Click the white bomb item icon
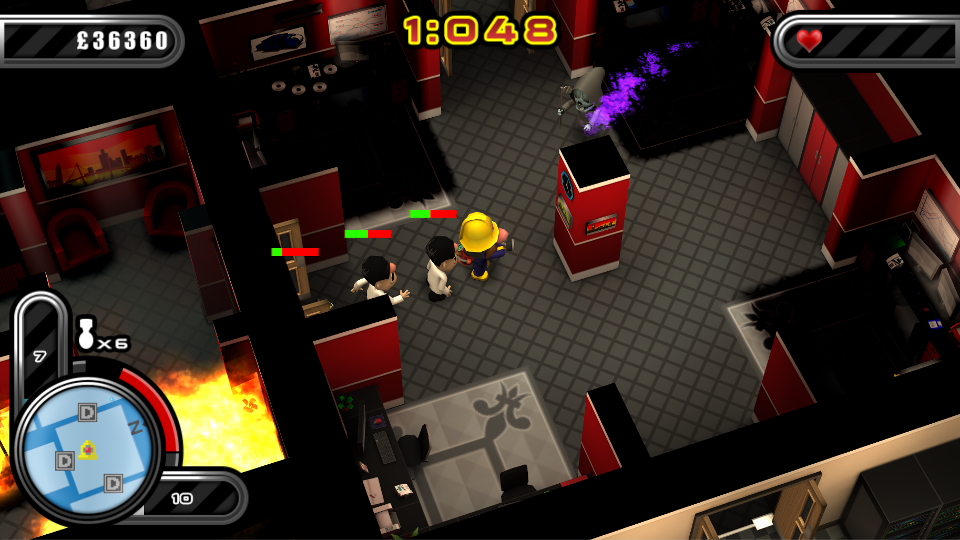 pyautogui.click(x=86, y=335)
